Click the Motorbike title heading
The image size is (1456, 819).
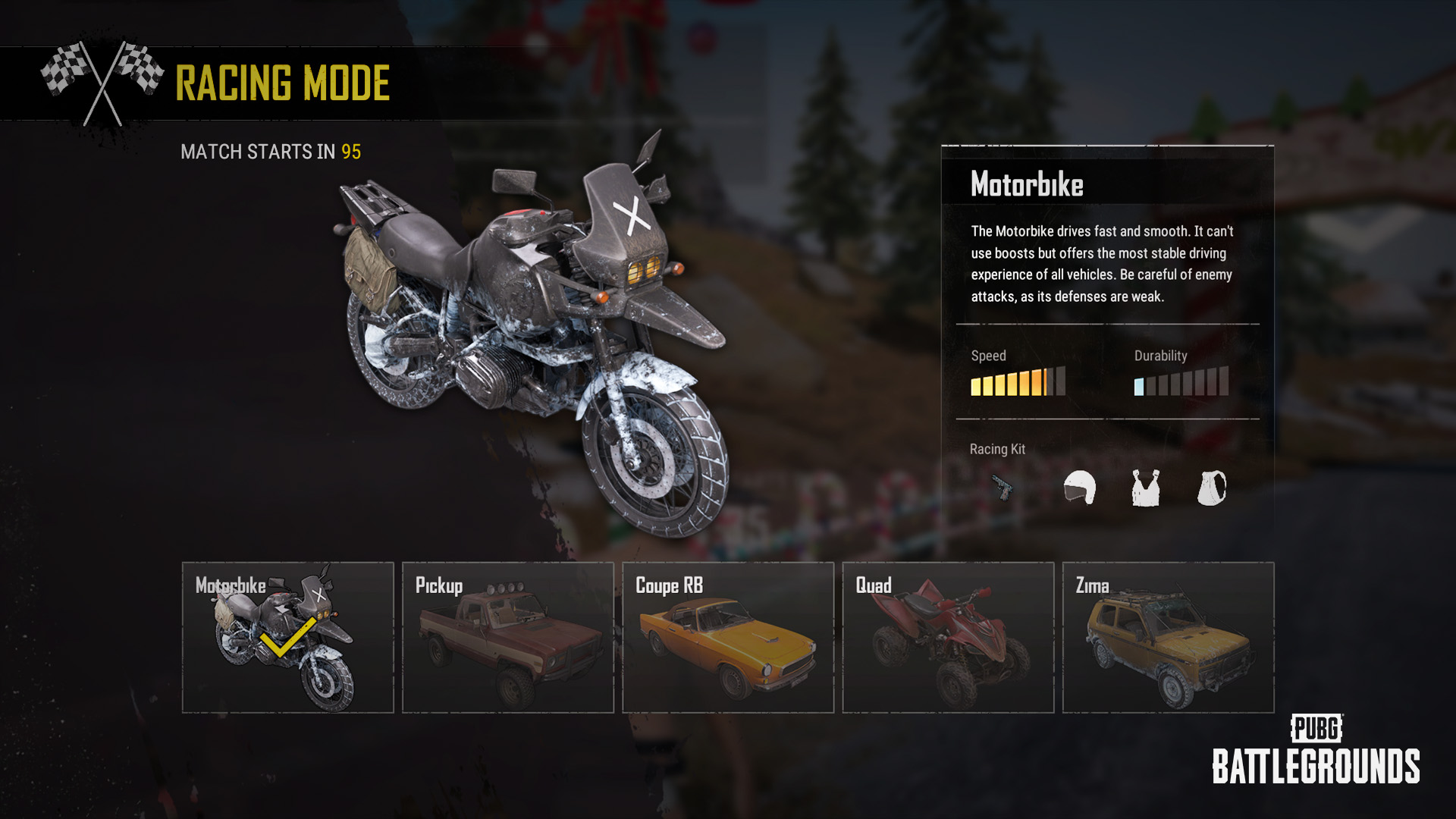[1028, 183]
